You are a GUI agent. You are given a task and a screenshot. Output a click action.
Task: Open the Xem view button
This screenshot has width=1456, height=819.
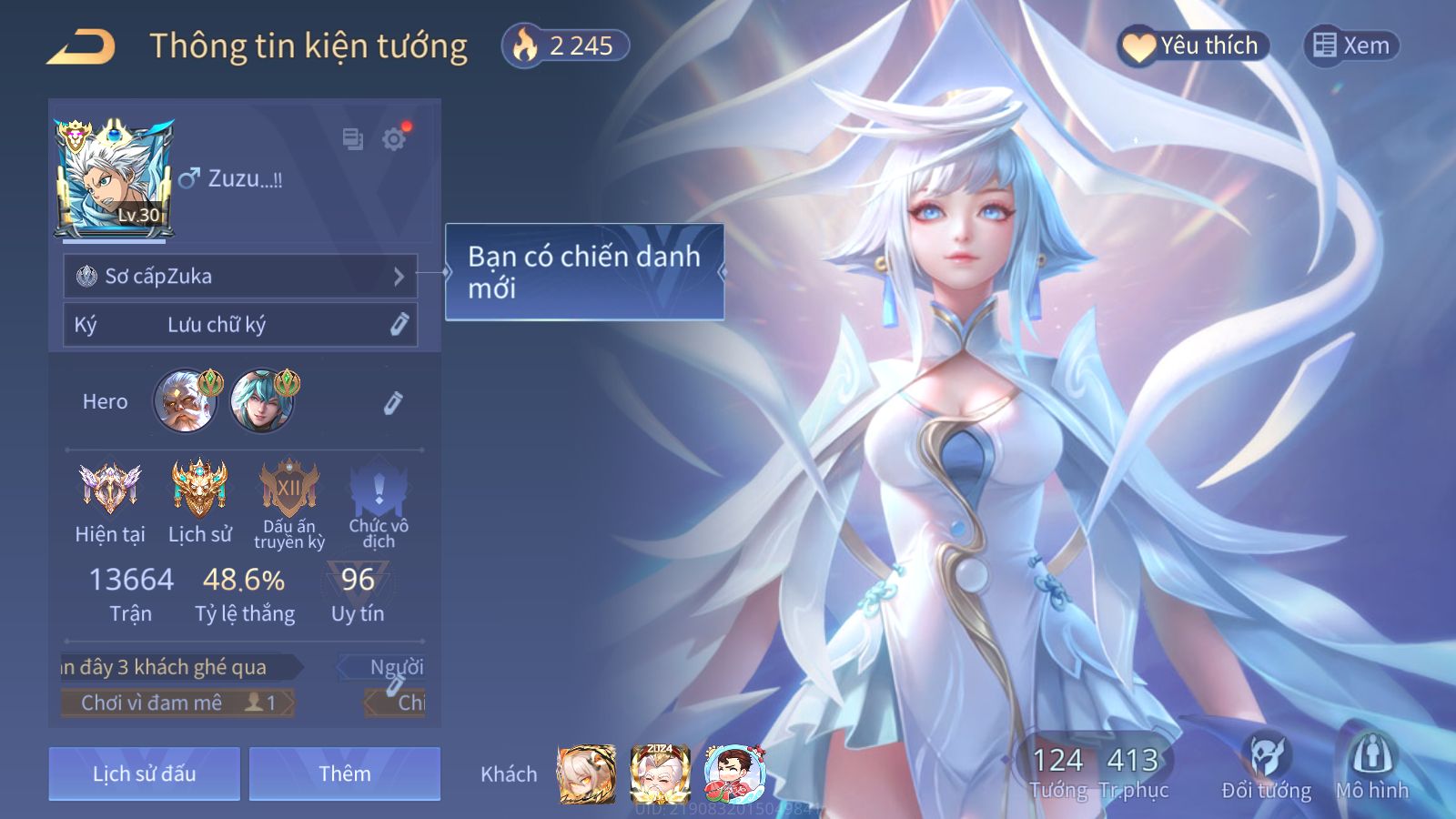click(1351, 45)
